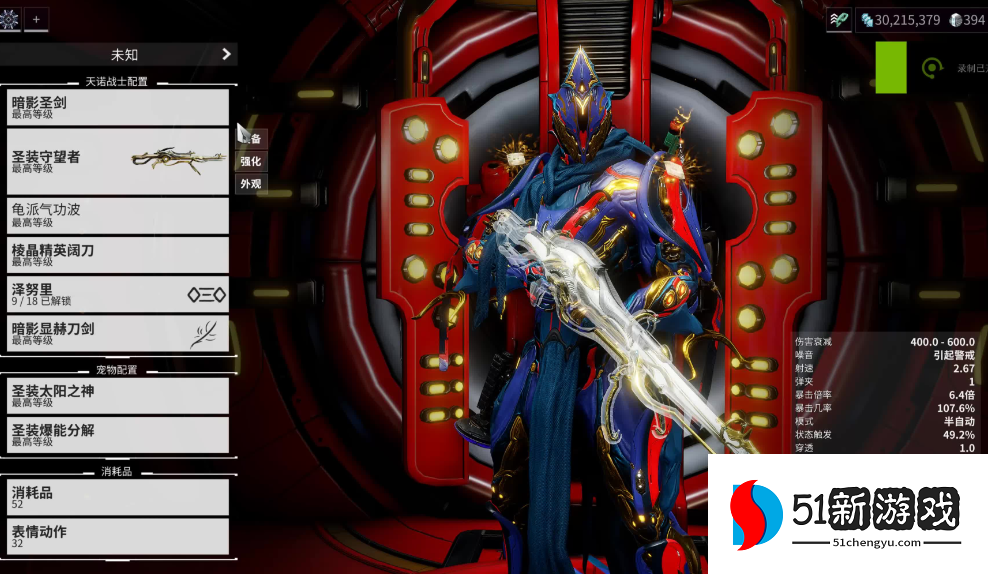Click the green fish rank icon
Viewport: 988px width, 574px height.
pos(839,19)
